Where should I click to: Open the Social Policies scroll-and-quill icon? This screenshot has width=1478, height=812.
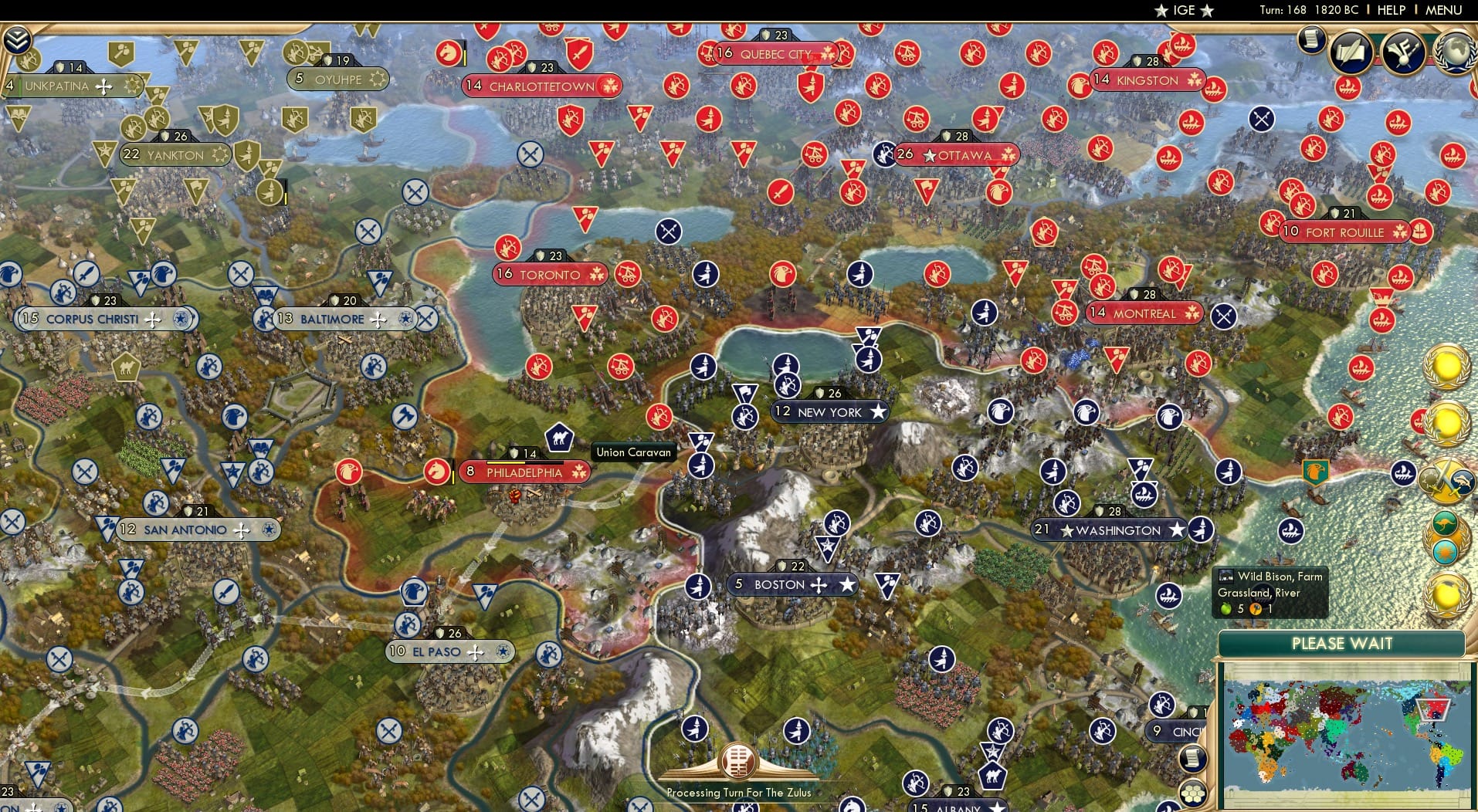click(x=1351, y=52)
